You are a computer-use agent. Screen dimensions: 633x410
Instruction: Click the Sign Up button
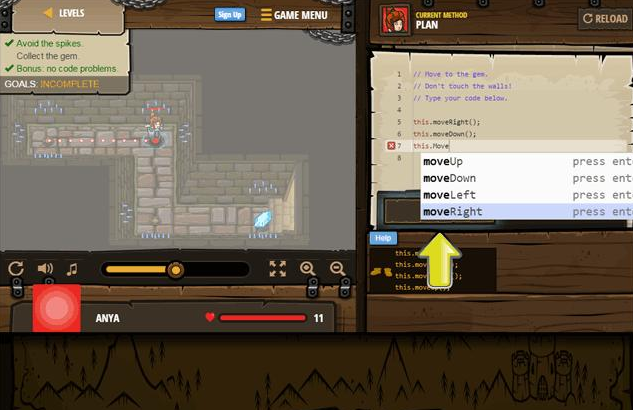[230, 14]
